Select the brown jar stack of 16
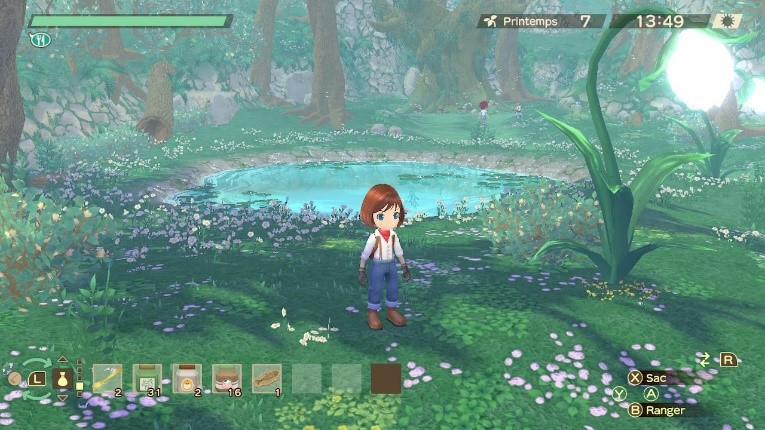The width and height of the screenshot is (765, 430). 226,378
